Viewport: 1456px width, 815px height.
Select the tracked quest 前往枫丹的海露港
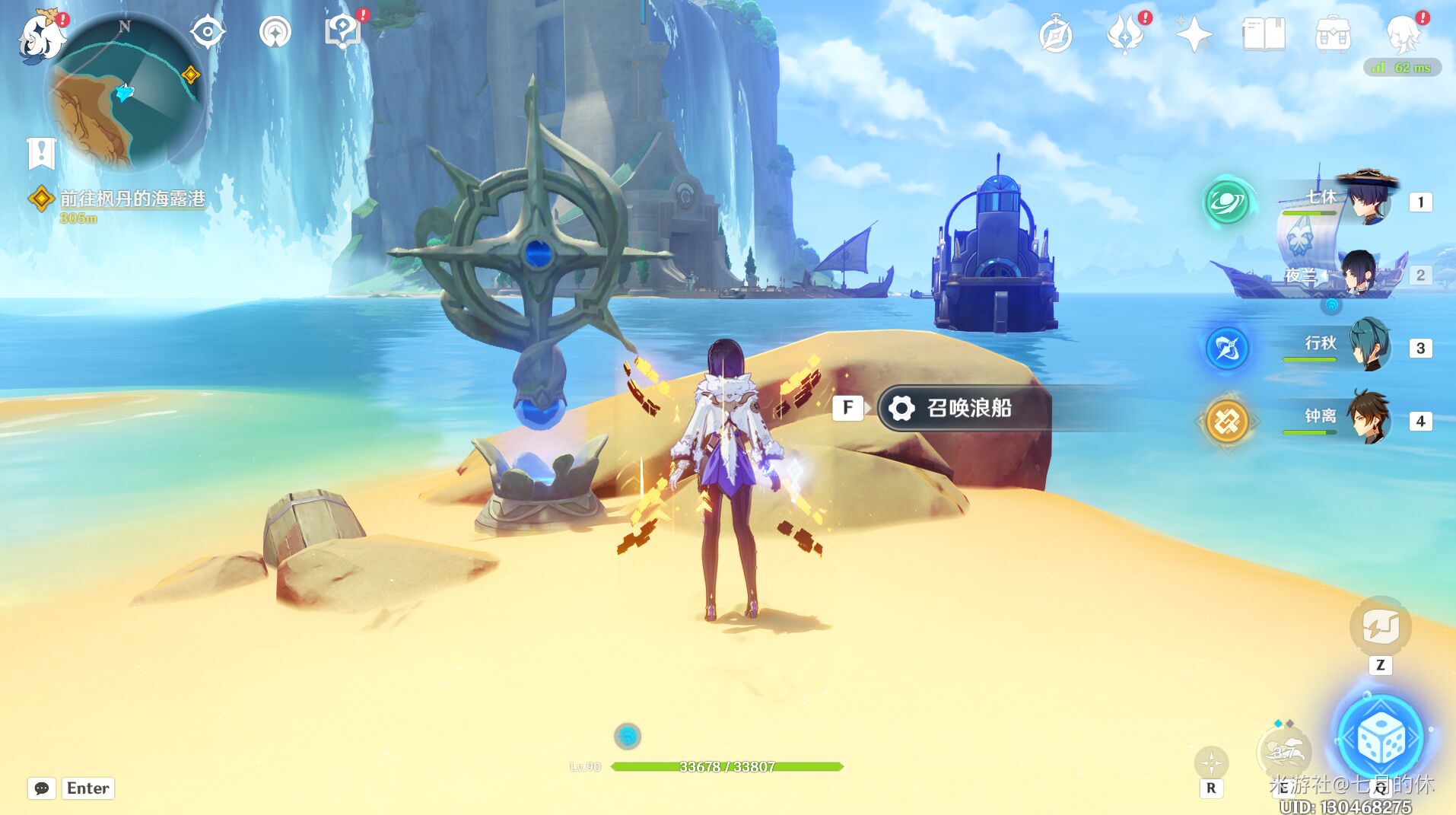point(132,199)
